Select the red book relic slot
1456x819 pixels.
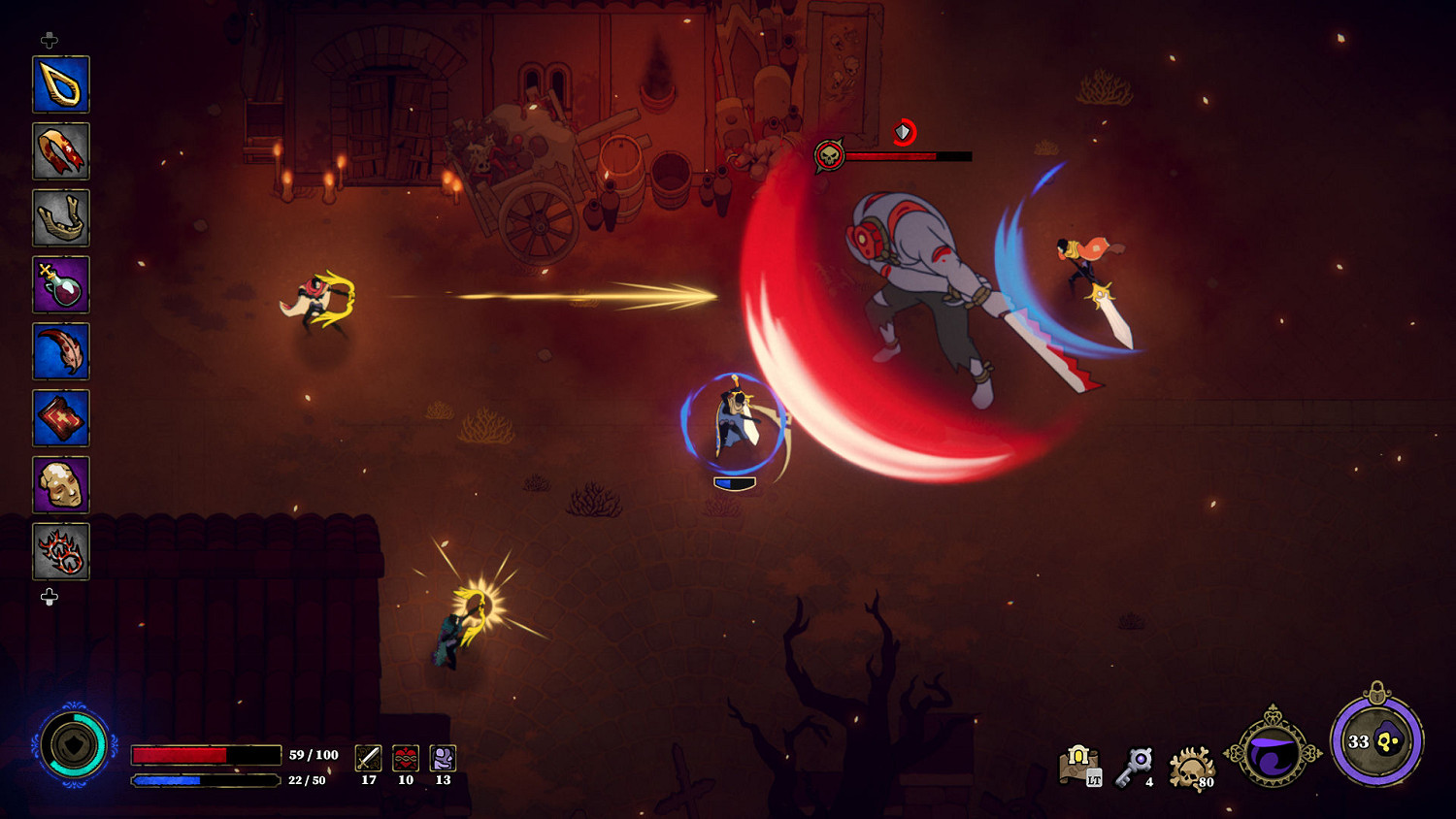(61, 418)
